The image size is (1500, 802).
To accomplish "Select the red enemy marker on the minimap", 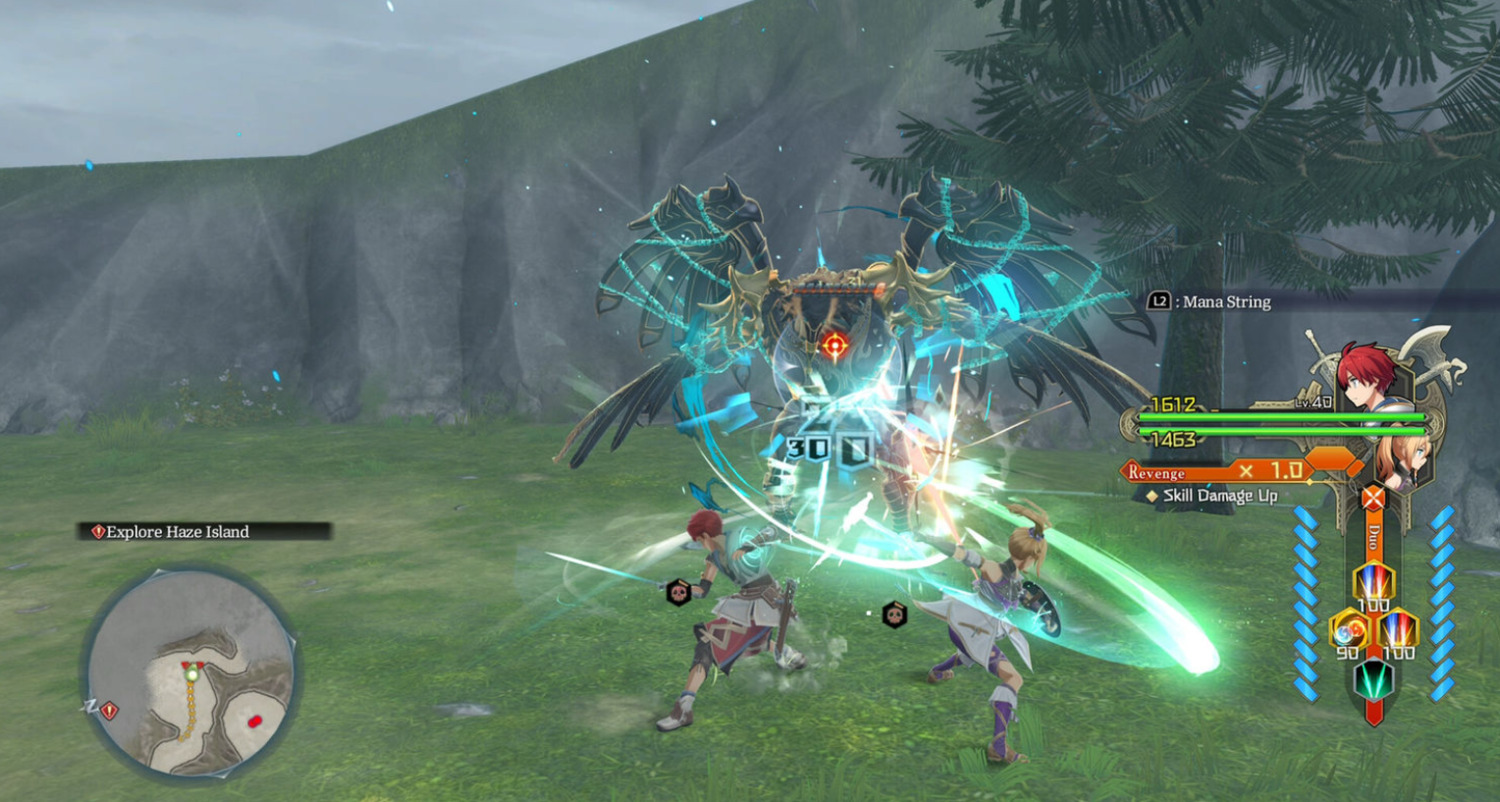I will [254, 720].
